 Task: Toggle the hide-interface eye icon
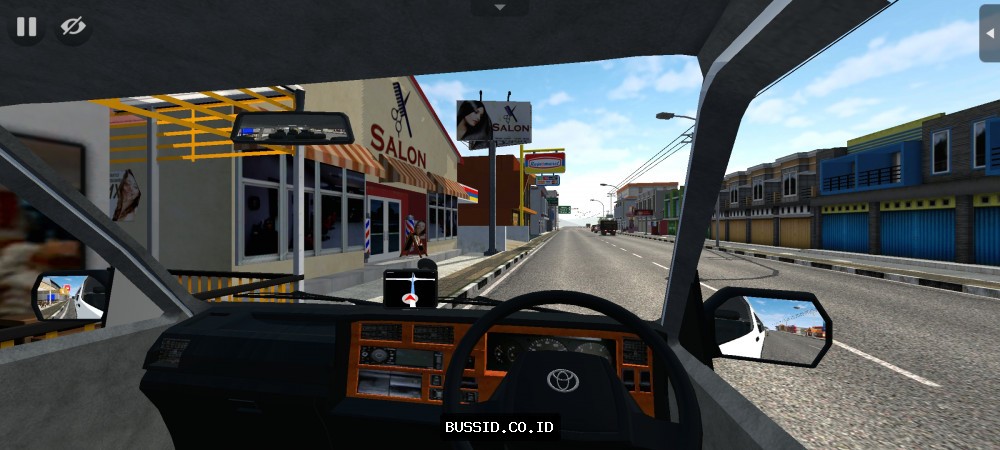click(x=73, y=27)
